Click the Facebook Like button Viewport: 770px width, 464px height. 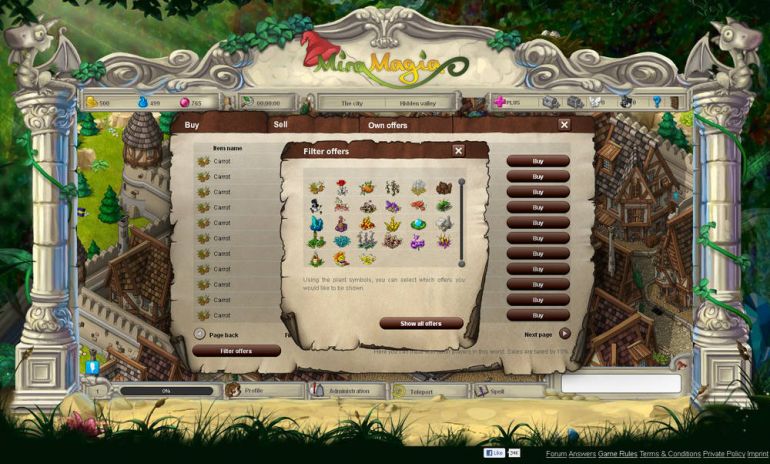tap(495, 453)
